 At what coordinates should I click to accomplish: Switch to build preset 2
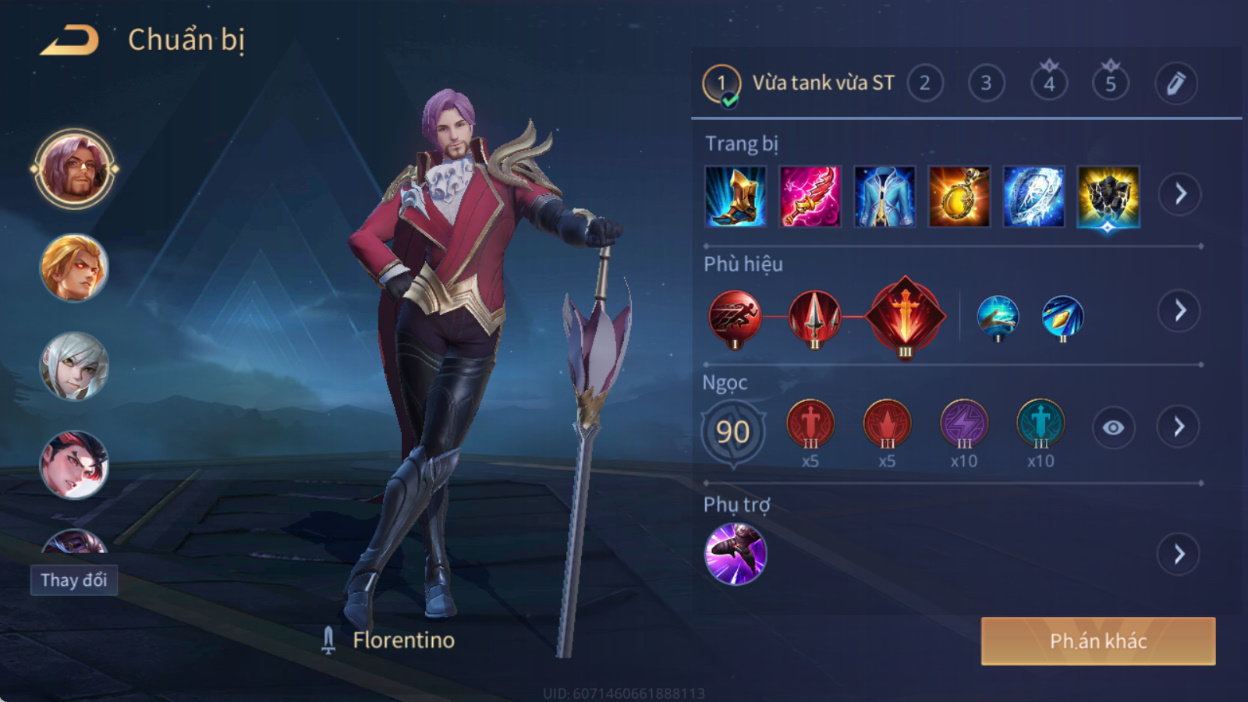click(925, 83)
